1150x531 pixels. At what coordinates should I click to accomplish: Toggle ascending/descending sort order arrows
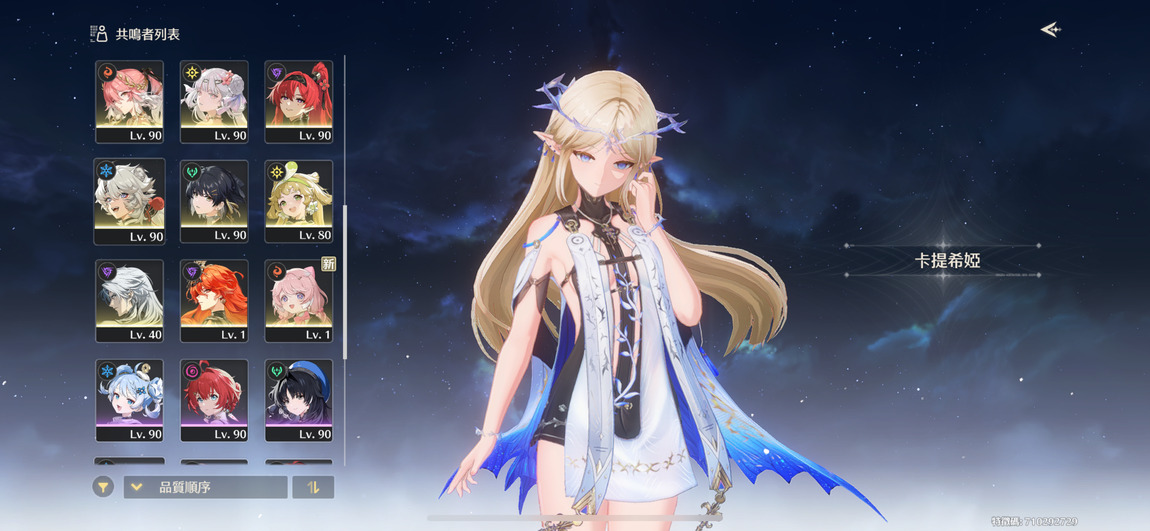click(313, 487)
